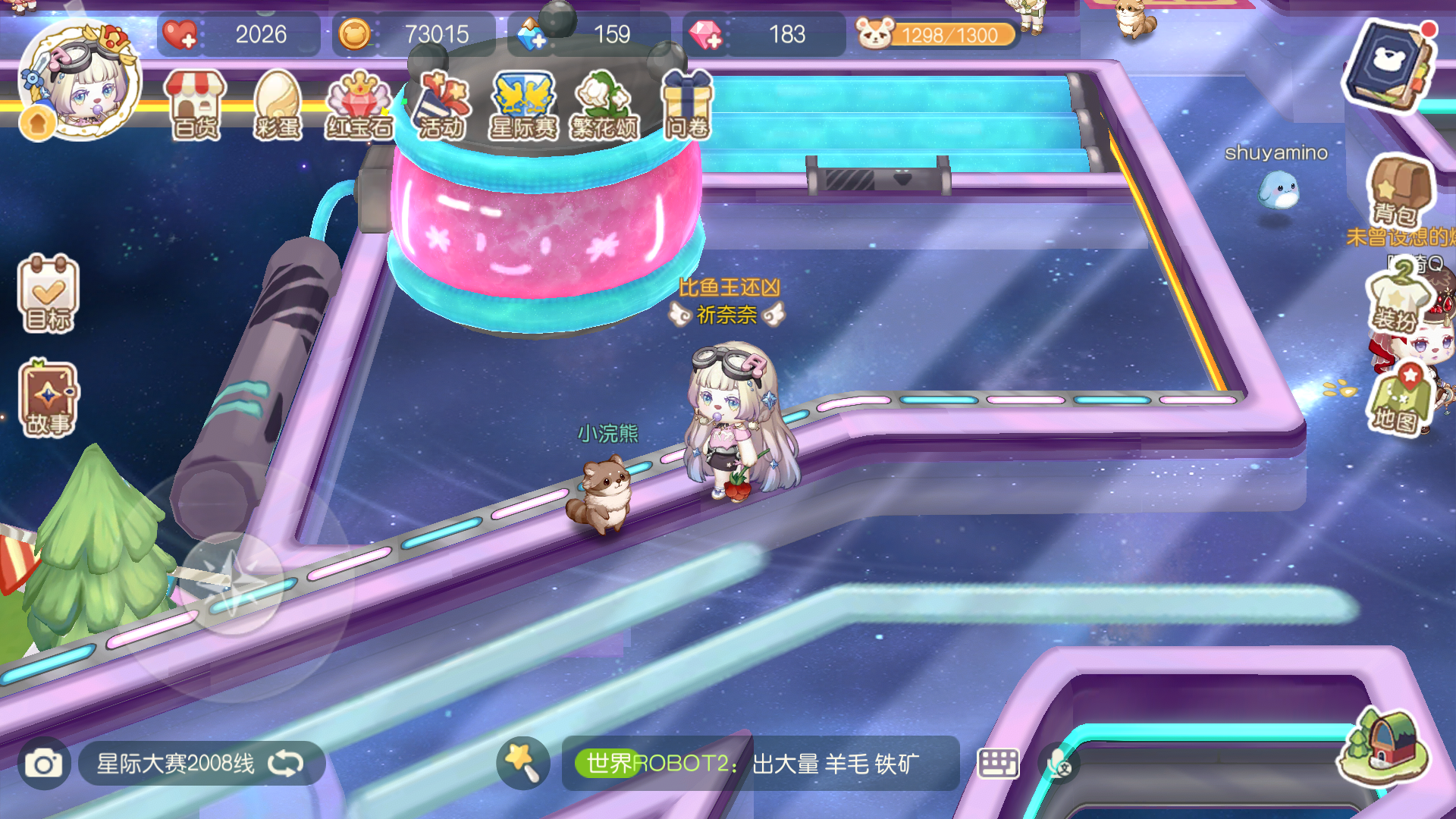Screen dimensions: 1456x819
Task: Change server line via 星际大赛2008线 switcher
Action: click(x=174, y=764)
